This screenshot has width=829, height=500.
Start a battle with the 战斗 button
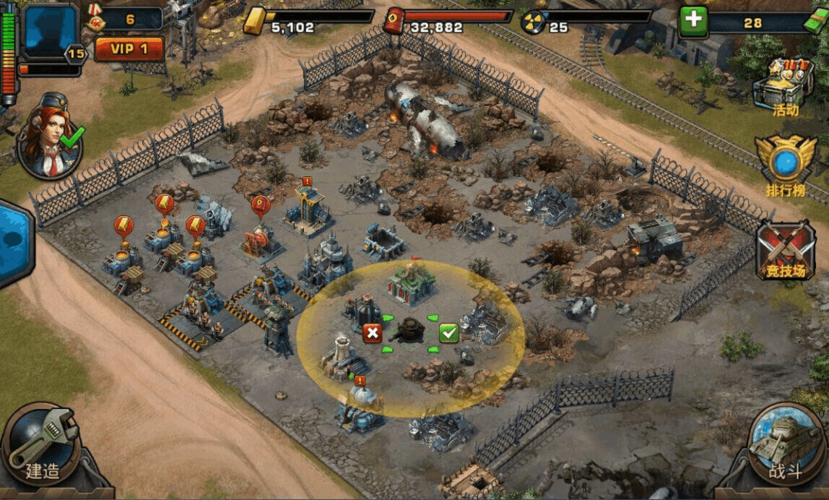click(786, 446)
